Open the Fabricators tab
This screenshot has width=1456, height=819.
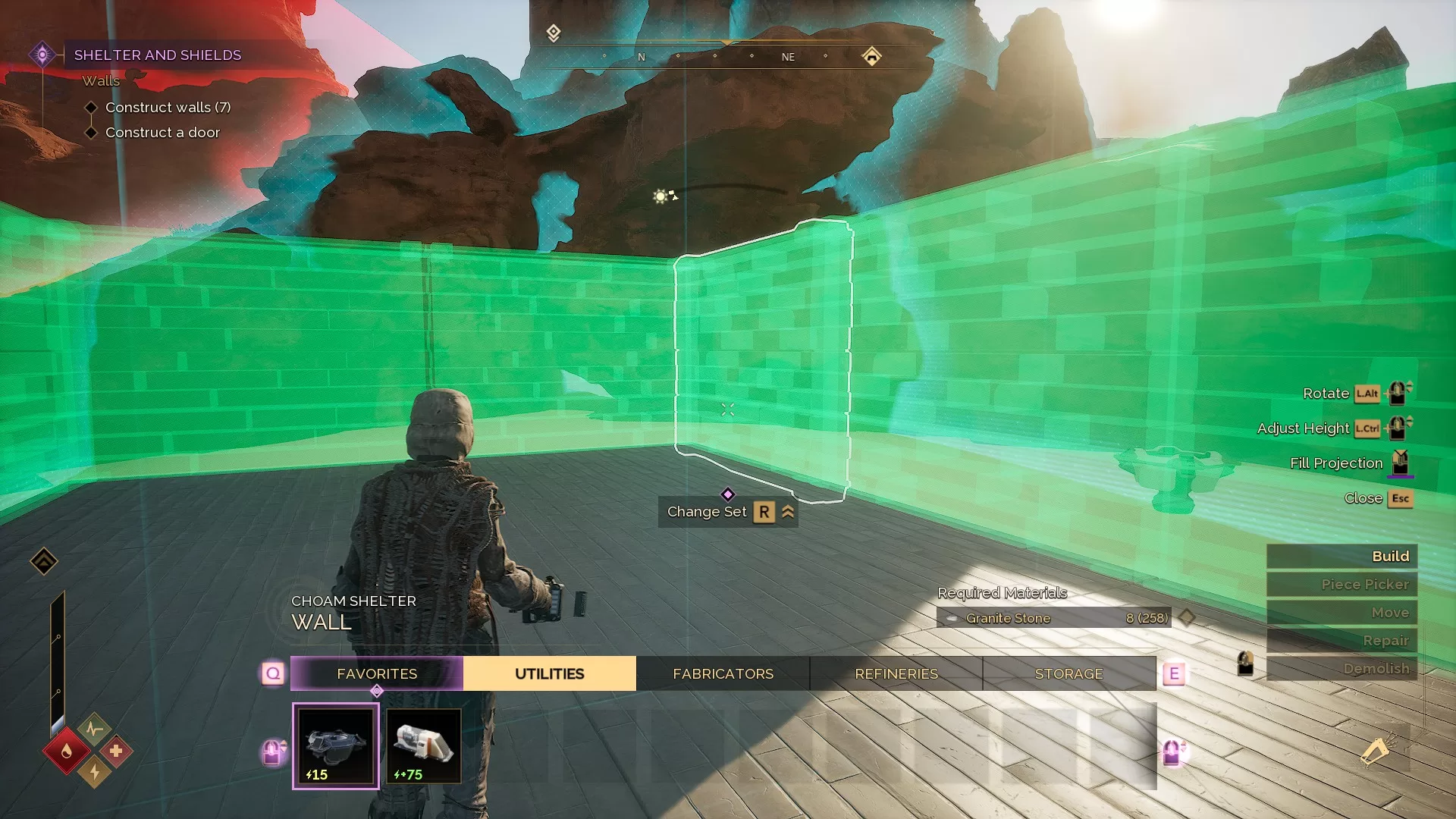point(723,673)
